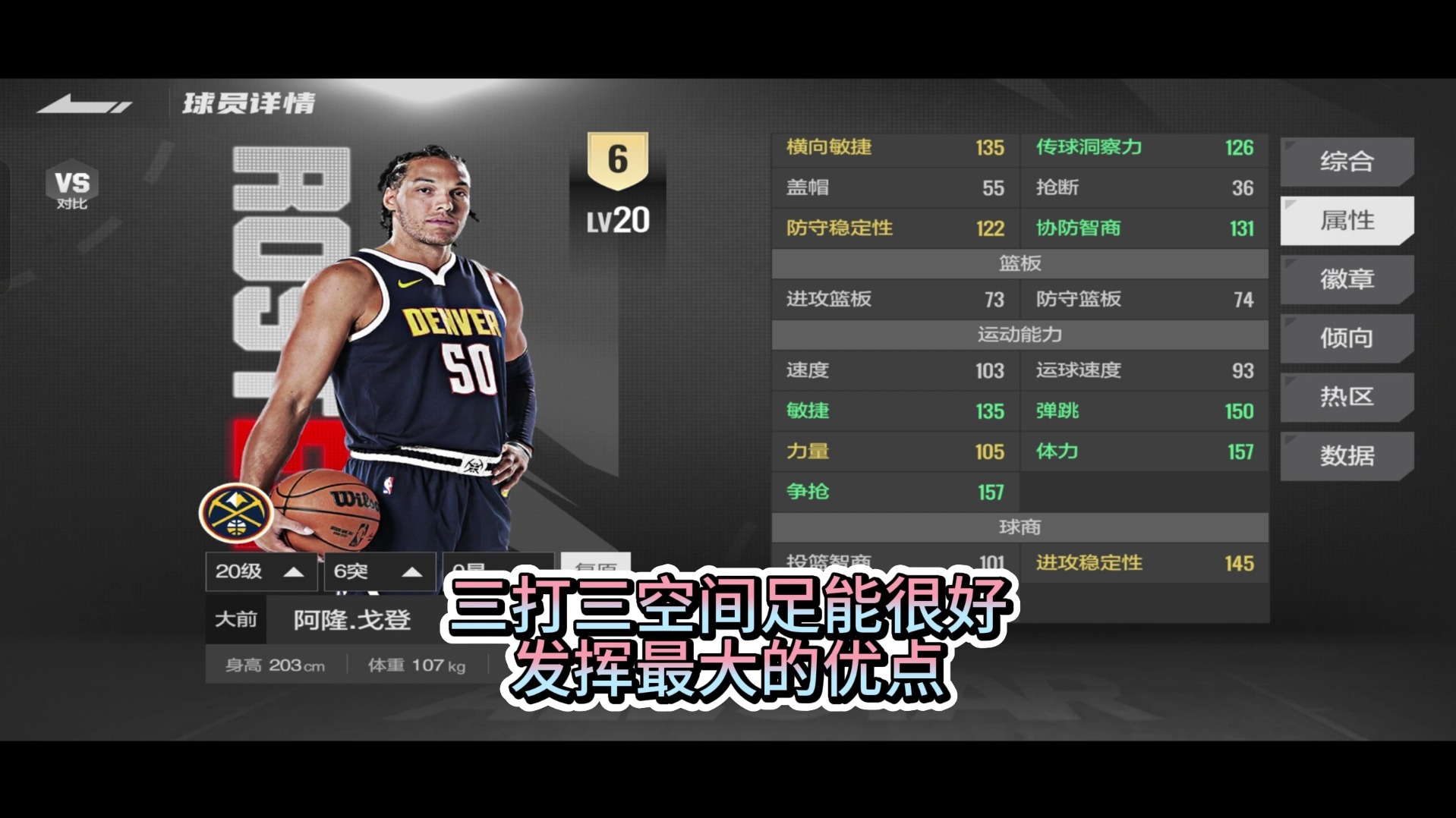Open the 数据 stats data panel
The height and width of the screenshot is (818, 1456).
(x=1347, y=455)
